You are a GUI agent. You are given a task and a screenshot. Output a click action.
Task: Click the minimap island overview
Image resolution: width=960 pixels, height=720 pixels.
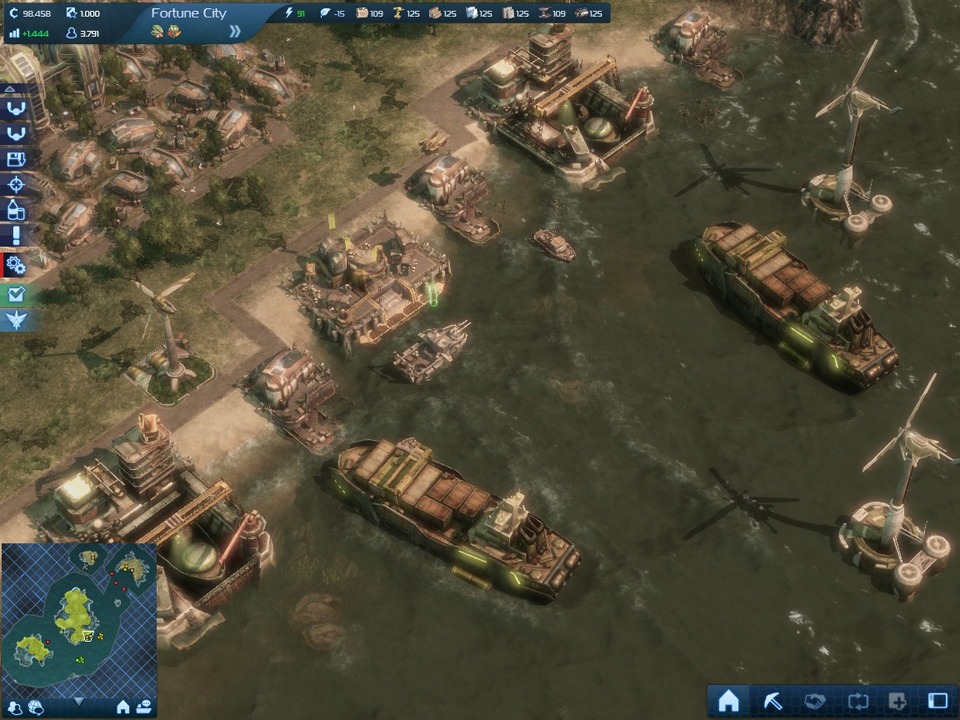tap(78, 615)
